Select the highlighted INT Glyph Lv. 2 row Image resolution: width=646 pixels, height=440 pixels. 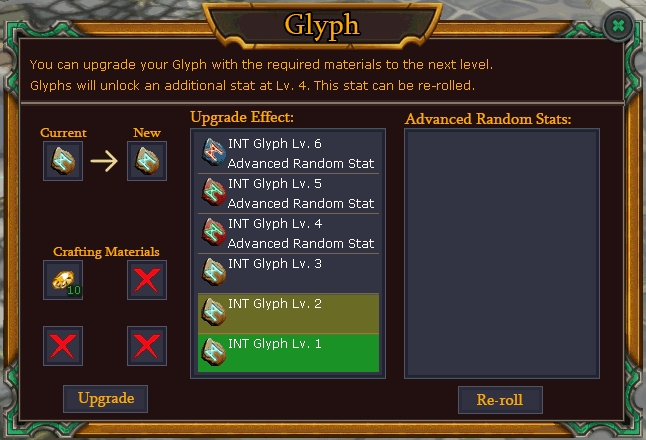tap(288, 312)
